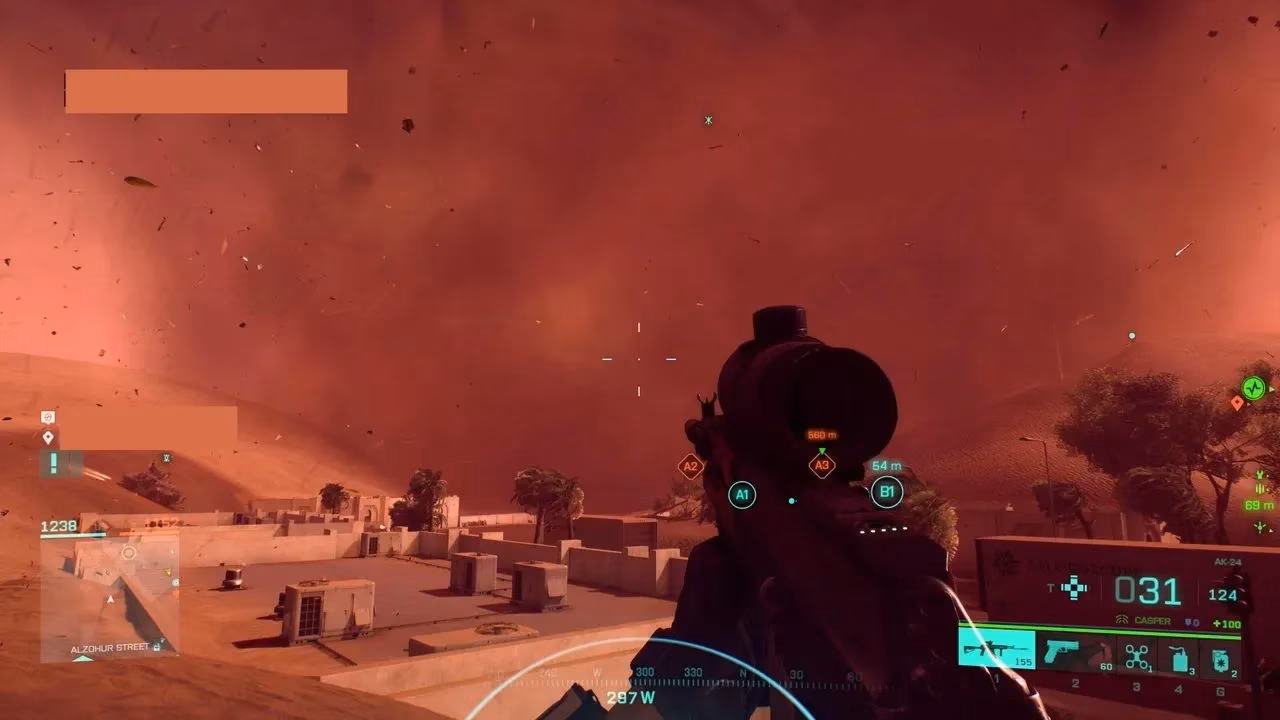1280x720 pixels.
Task: Click the location pin icon on the left HUD
Action: coord(49,436)
